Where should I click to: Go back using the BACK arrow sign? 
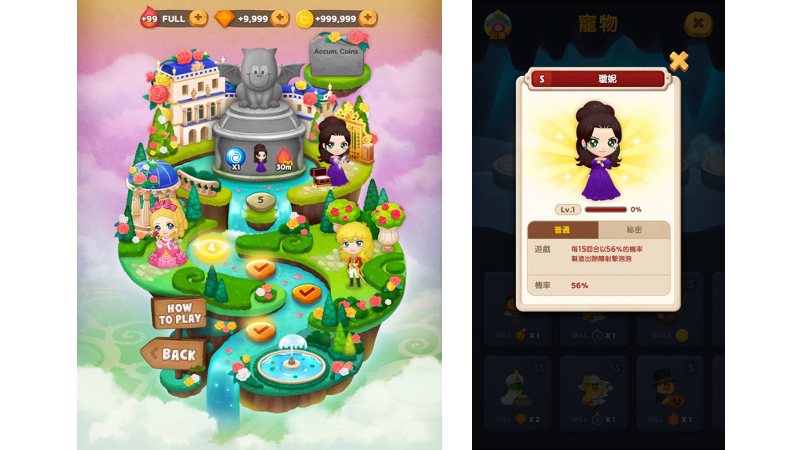click(176, 354)
